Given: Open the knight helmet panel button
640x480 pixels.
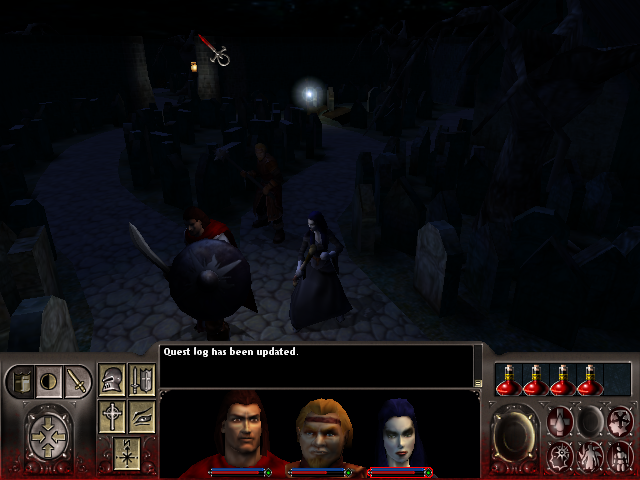Looking at the screenshot, I should click(x=112, y=381).
